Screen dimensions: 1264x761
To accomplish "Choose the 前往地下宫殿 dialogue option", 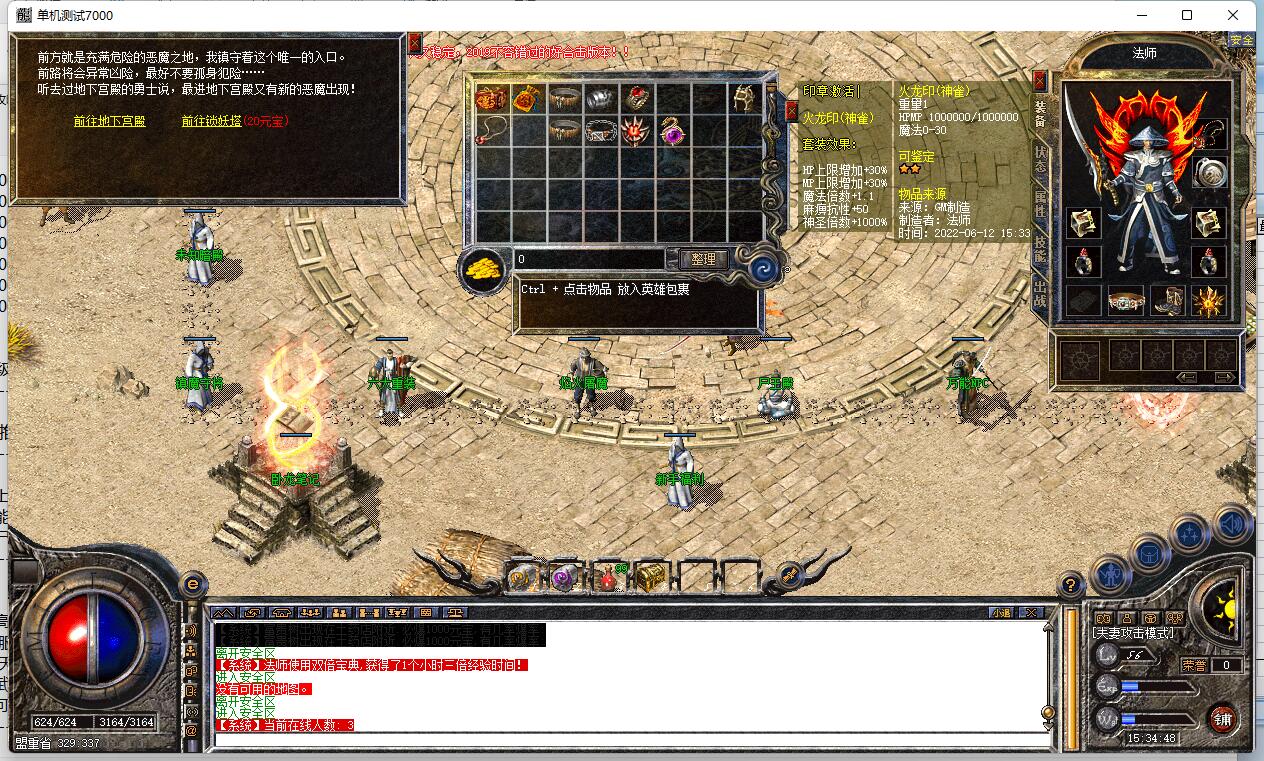I will click(109, 121).
